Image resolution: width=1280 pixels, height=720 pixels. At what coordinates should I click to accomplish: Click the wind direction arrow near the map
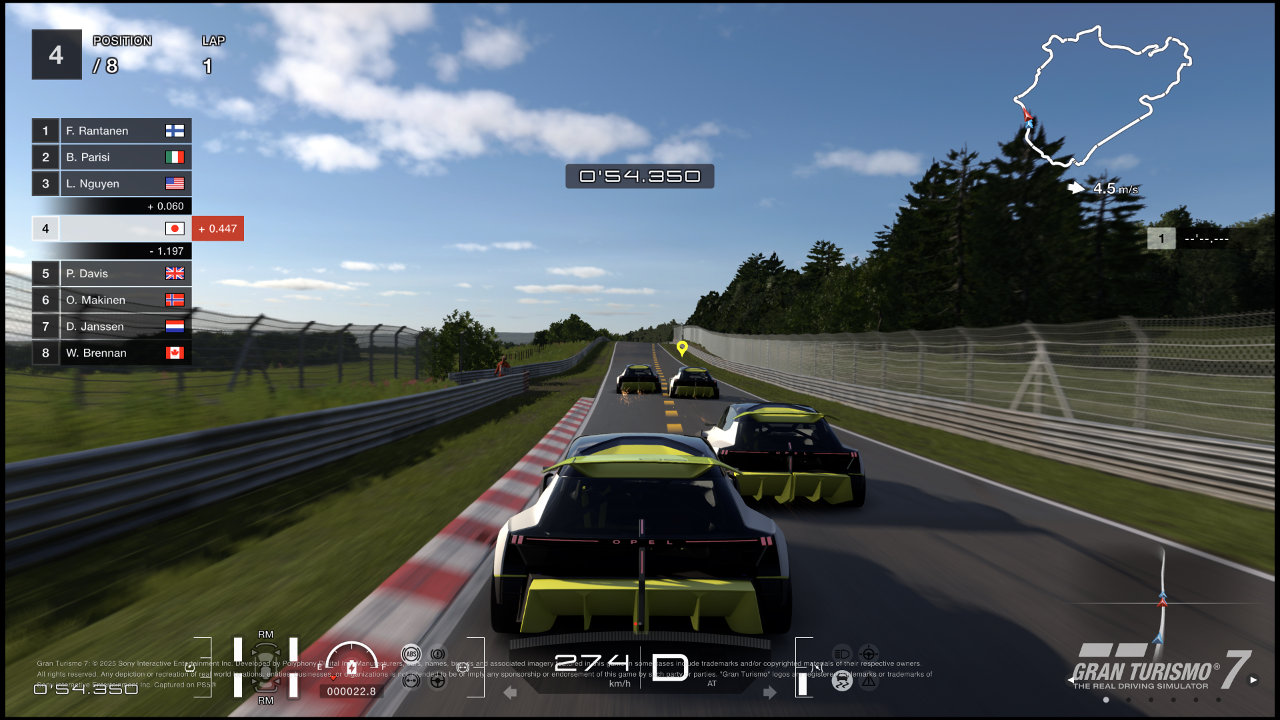(1076, 188)
